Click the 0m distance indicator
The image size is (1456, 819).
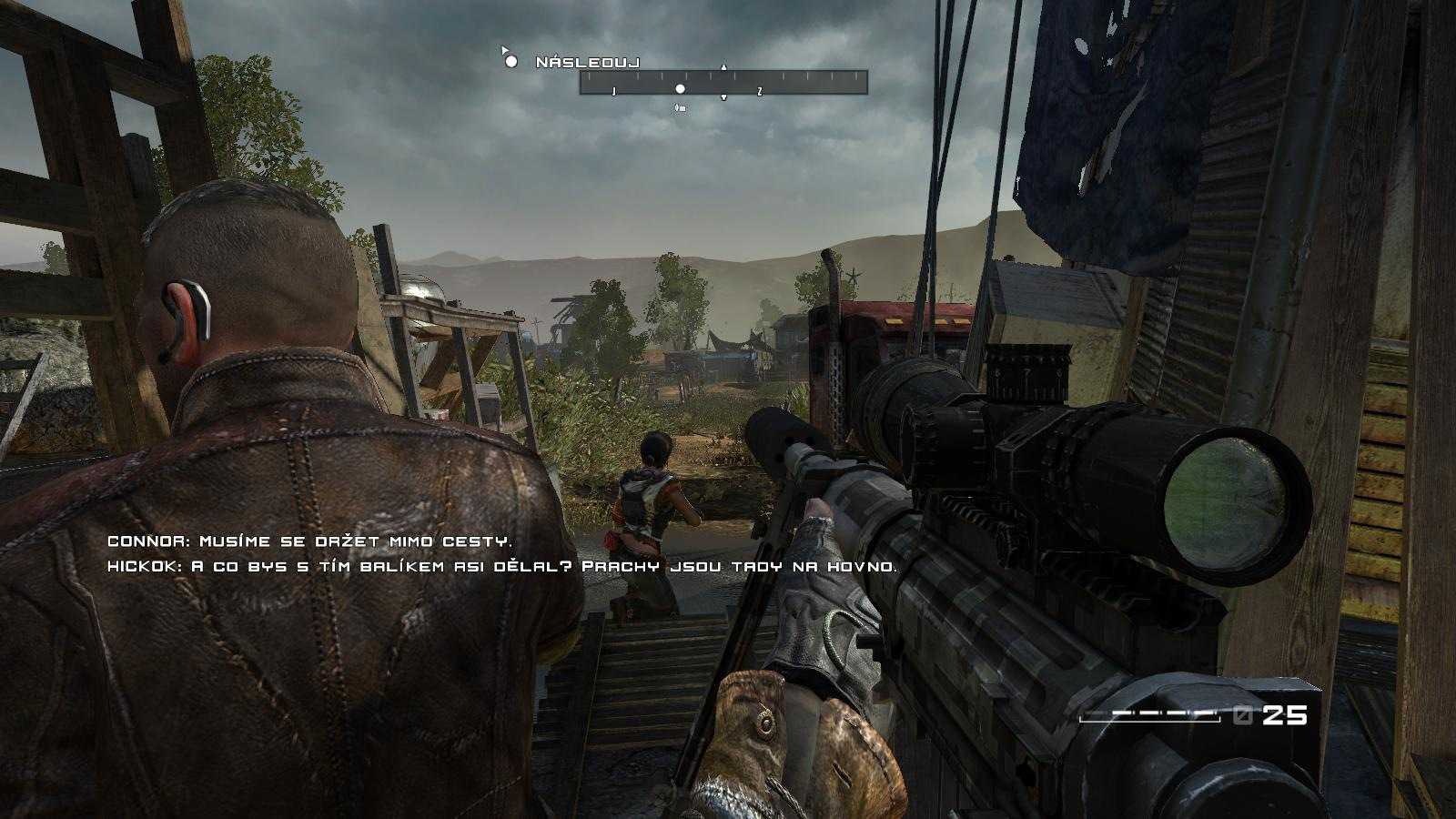pos(680,106)
